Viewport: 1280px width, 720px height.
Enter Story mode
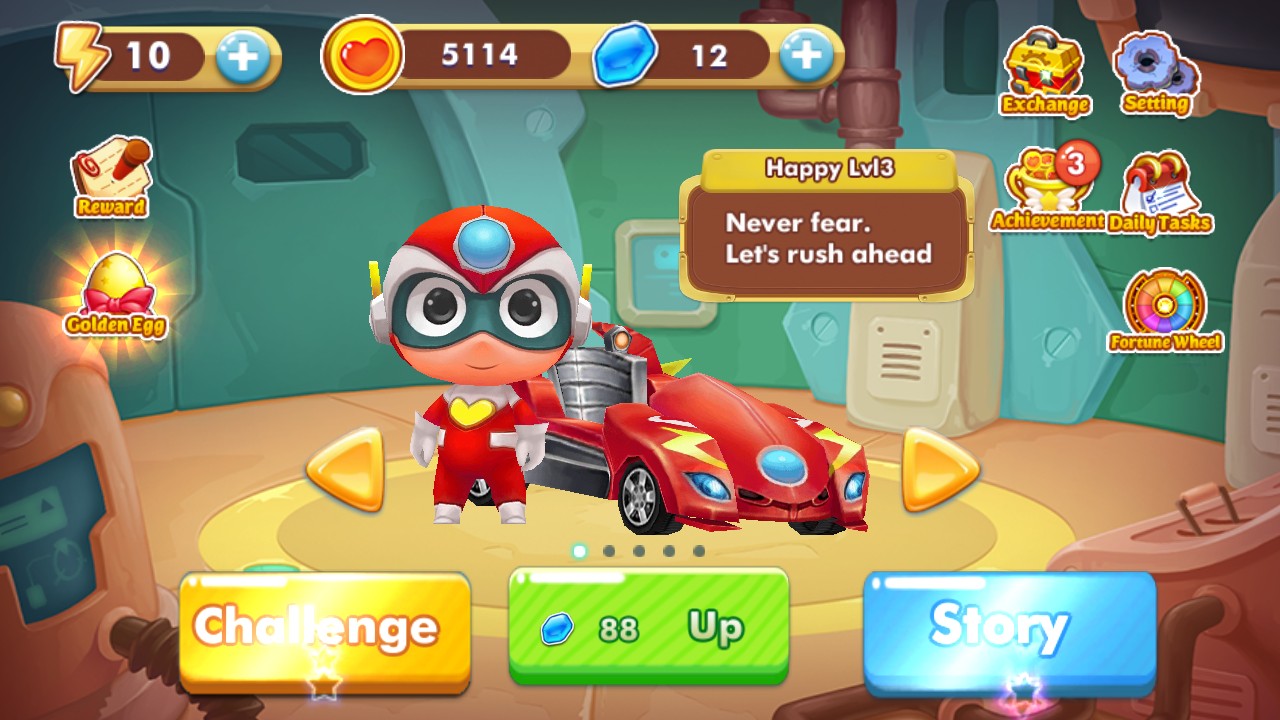click(x=1000, y=628)
